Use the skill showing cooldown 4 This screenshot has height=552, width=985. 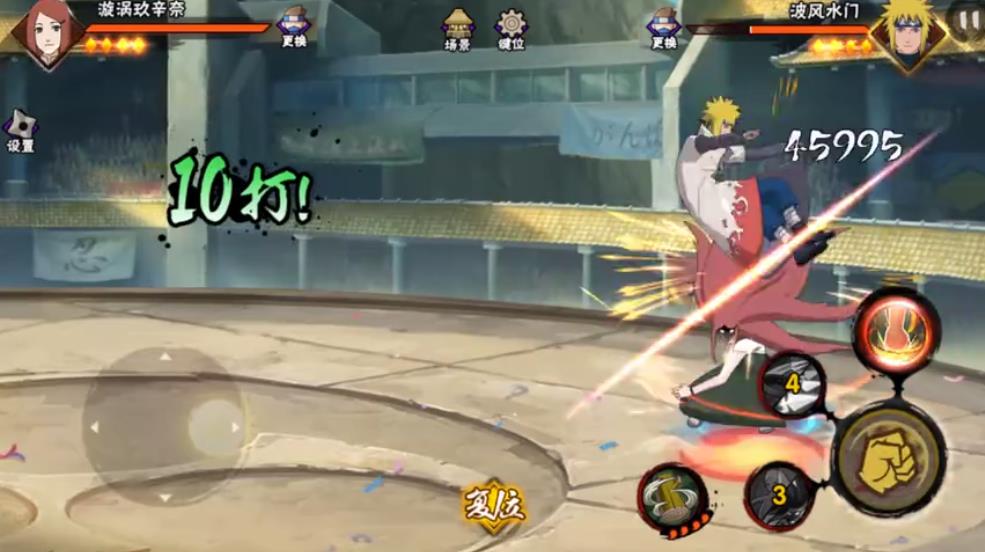coord(793,383)
